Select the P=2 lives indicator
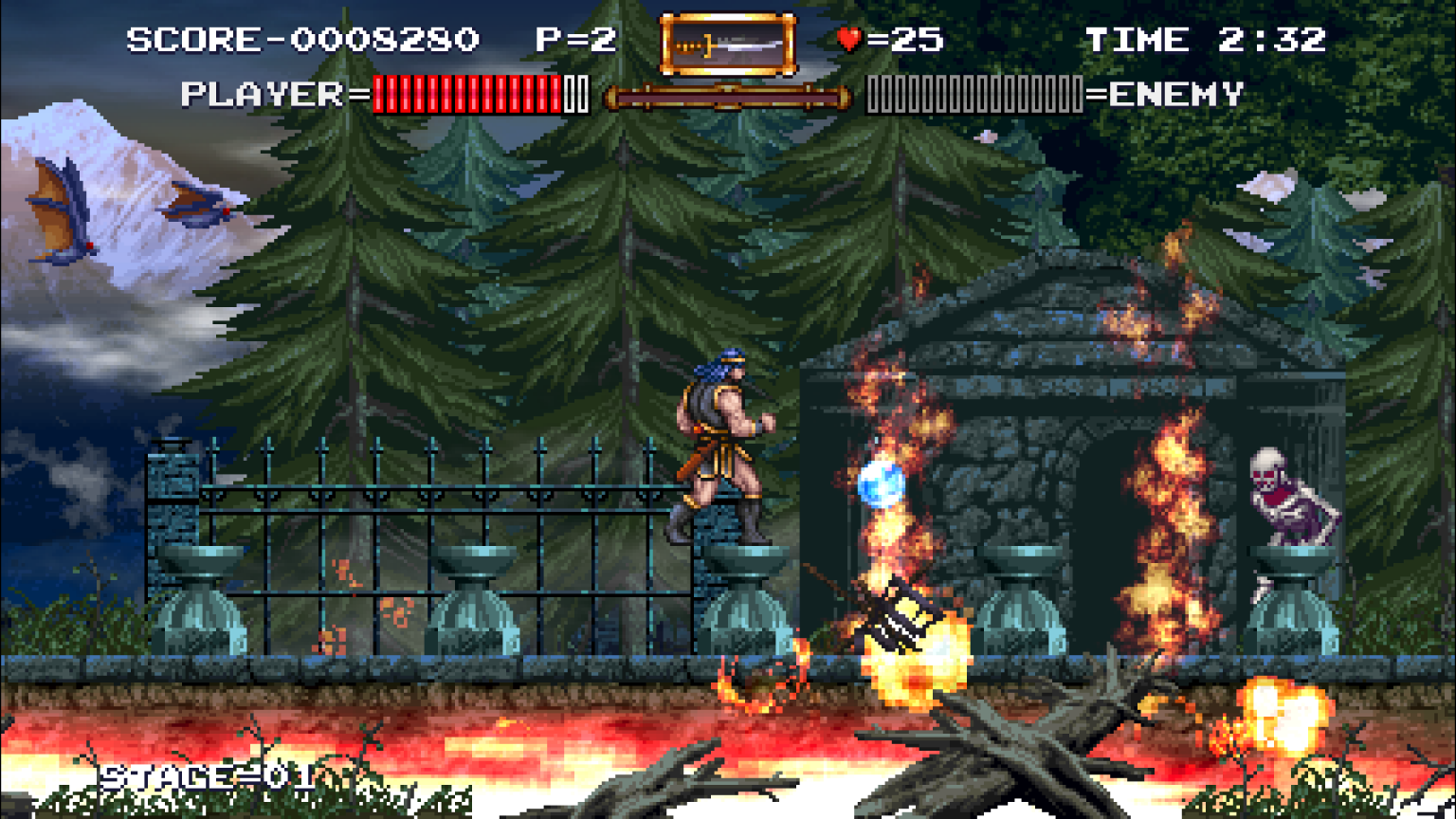This screenshot has width=1456, height=819. point(578,38)
